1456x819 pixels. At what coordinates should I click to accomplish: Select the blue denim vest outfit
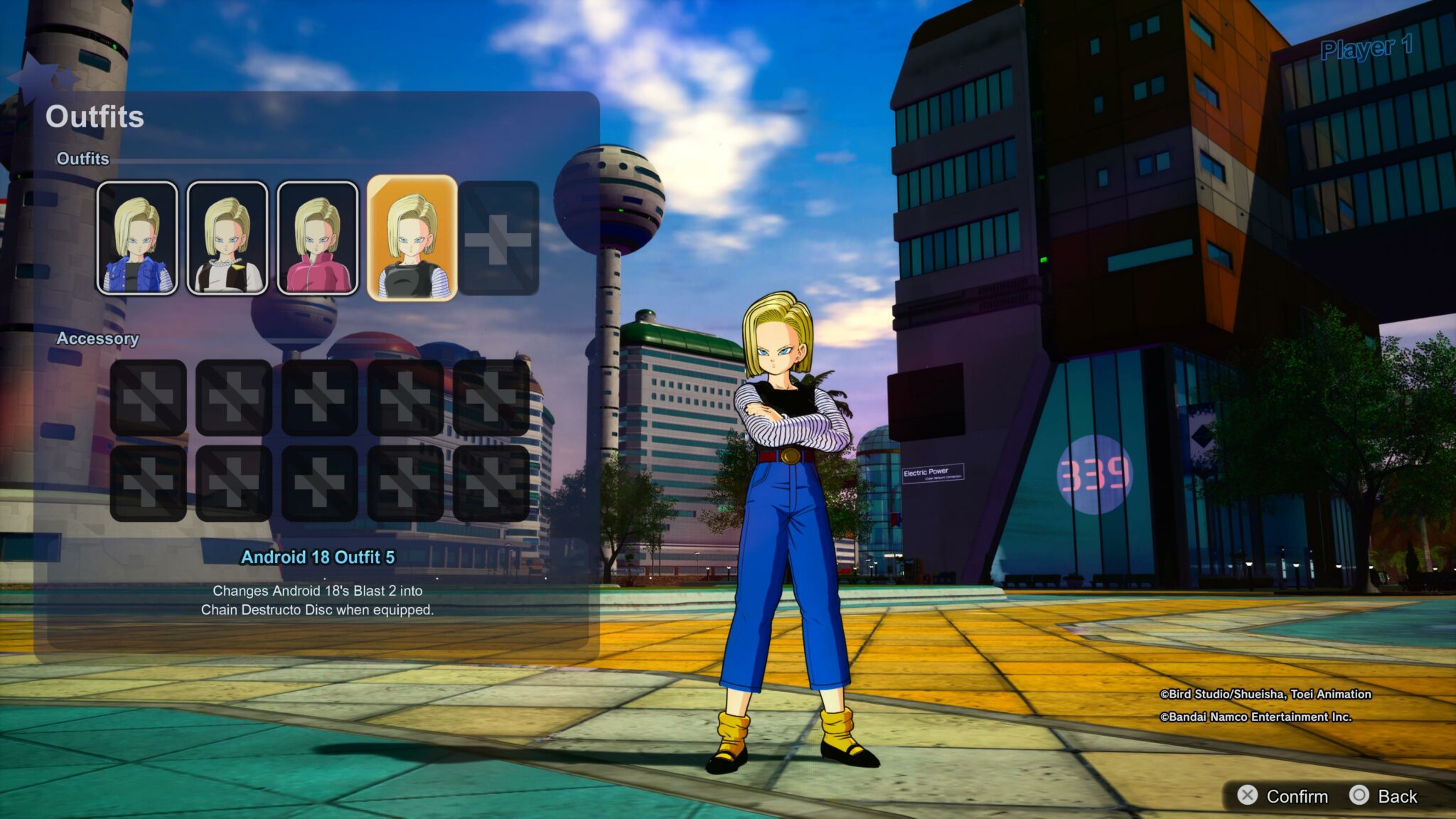(137, 238)
